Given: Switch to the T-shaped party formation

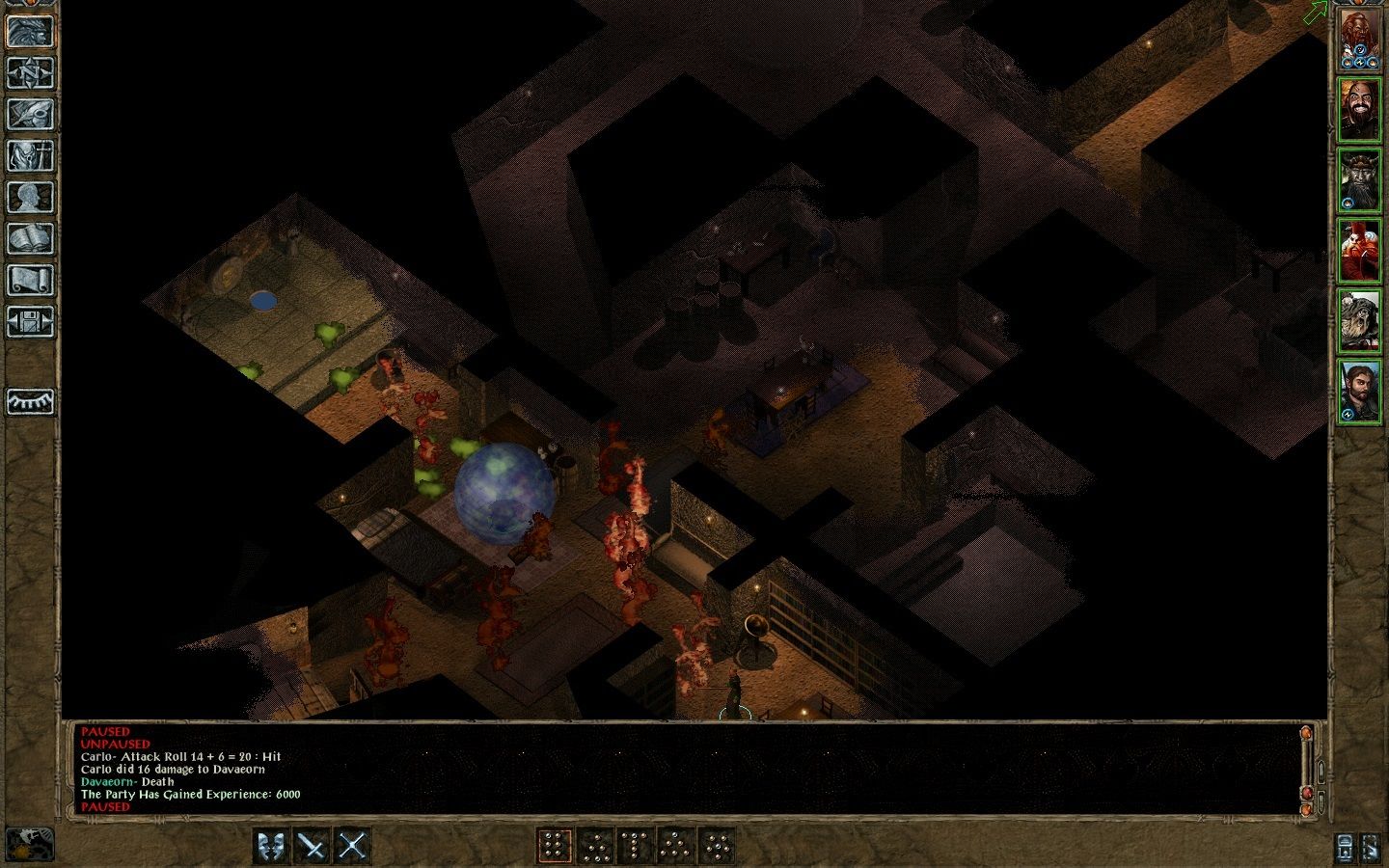Looking at the screenshot, I should [x=633, y=846].
